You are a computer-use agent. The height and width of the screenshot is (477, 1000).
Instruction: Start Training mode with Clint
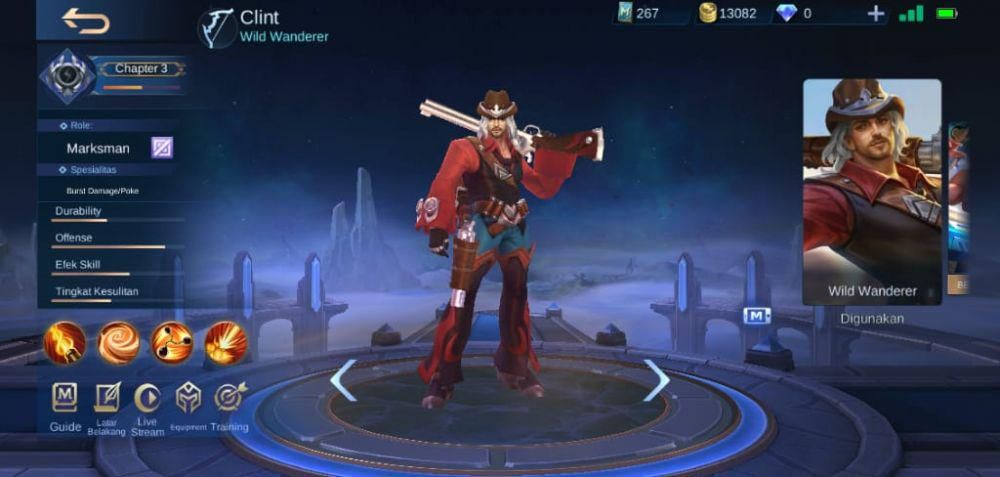[x=229, y=398]
